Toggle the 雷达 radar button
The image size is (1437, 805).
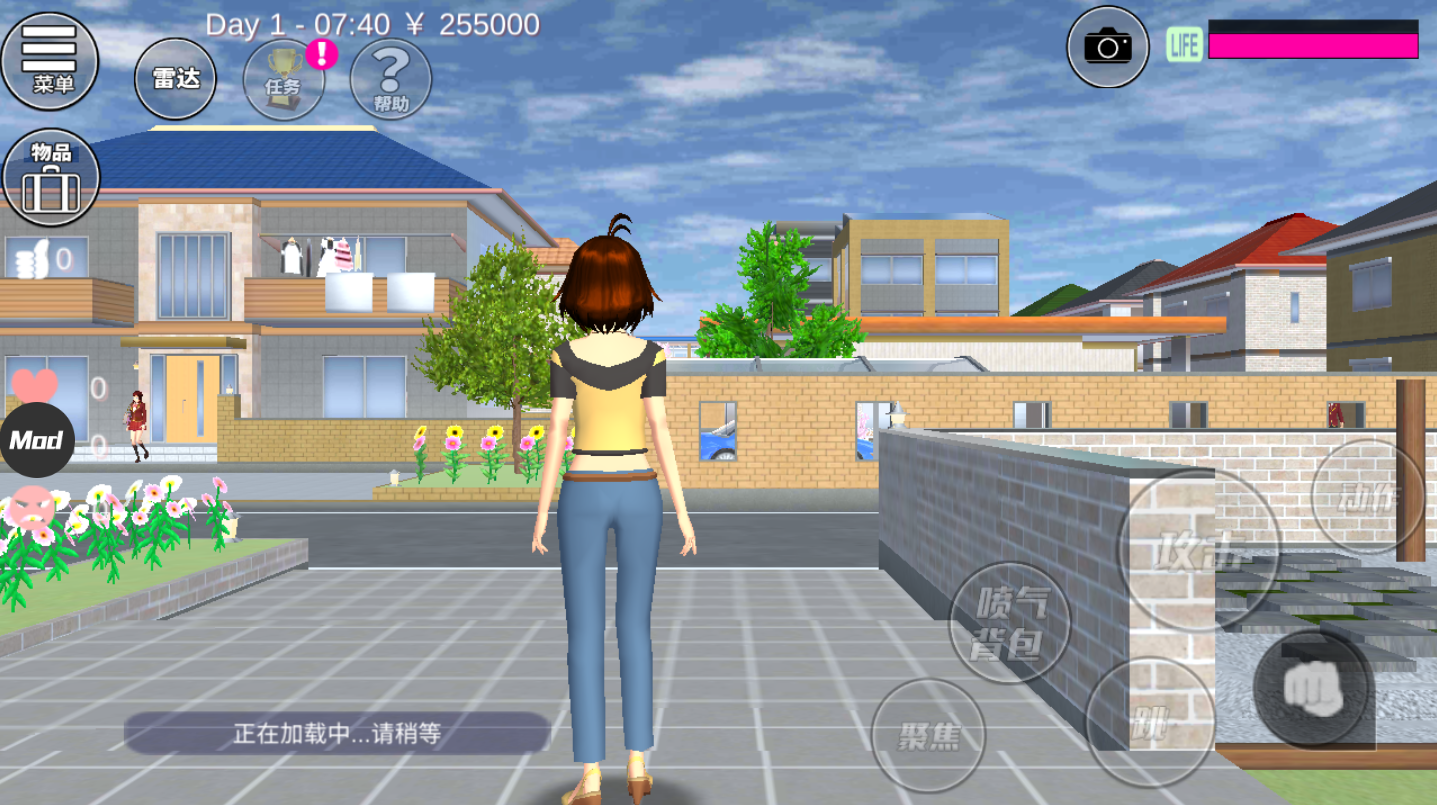point(175,79)
